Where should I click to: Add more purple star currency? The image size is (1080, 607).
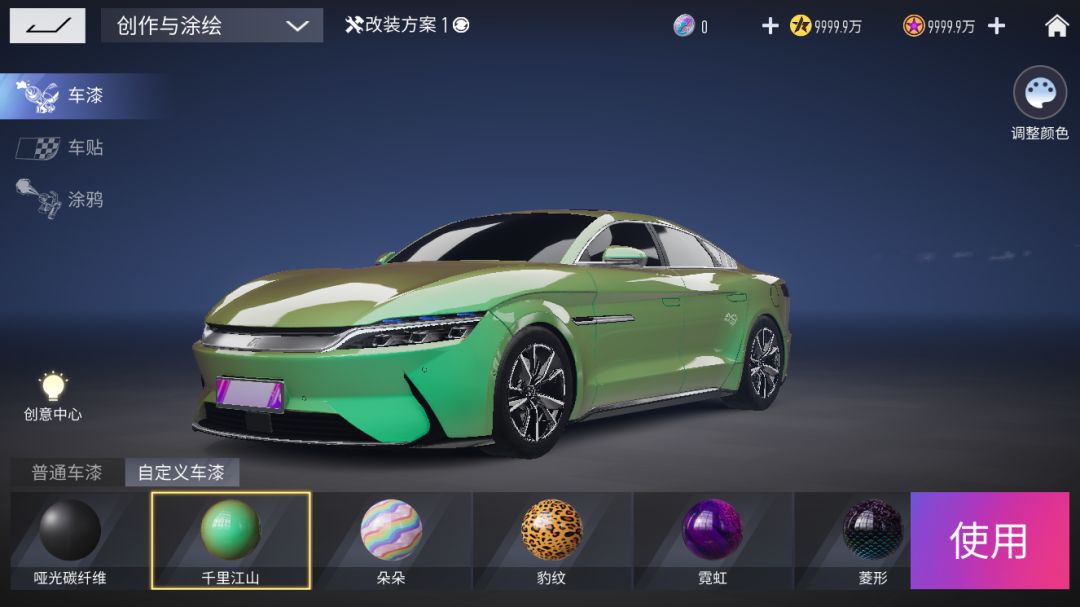(996, 26)
